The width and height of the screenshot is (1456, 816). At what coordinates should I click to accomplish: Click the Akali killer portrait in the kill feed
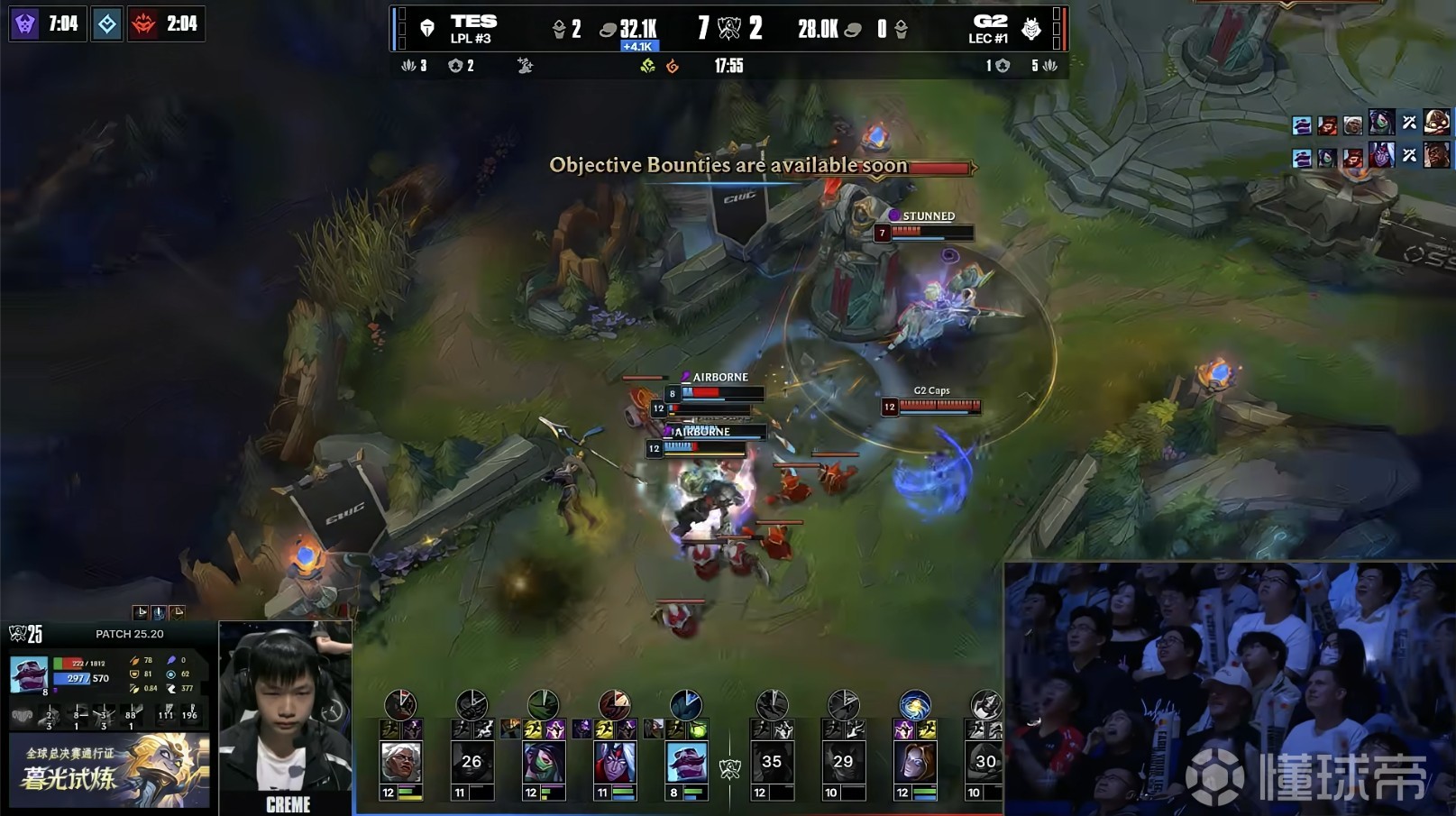click(1380, 121)
